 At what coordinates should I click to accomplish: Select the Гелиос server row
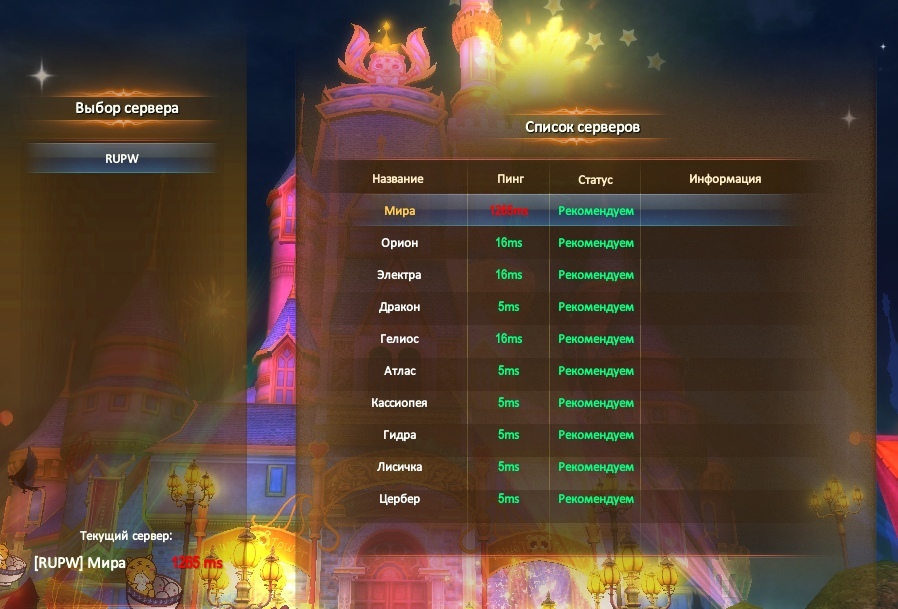pos(399,339)
